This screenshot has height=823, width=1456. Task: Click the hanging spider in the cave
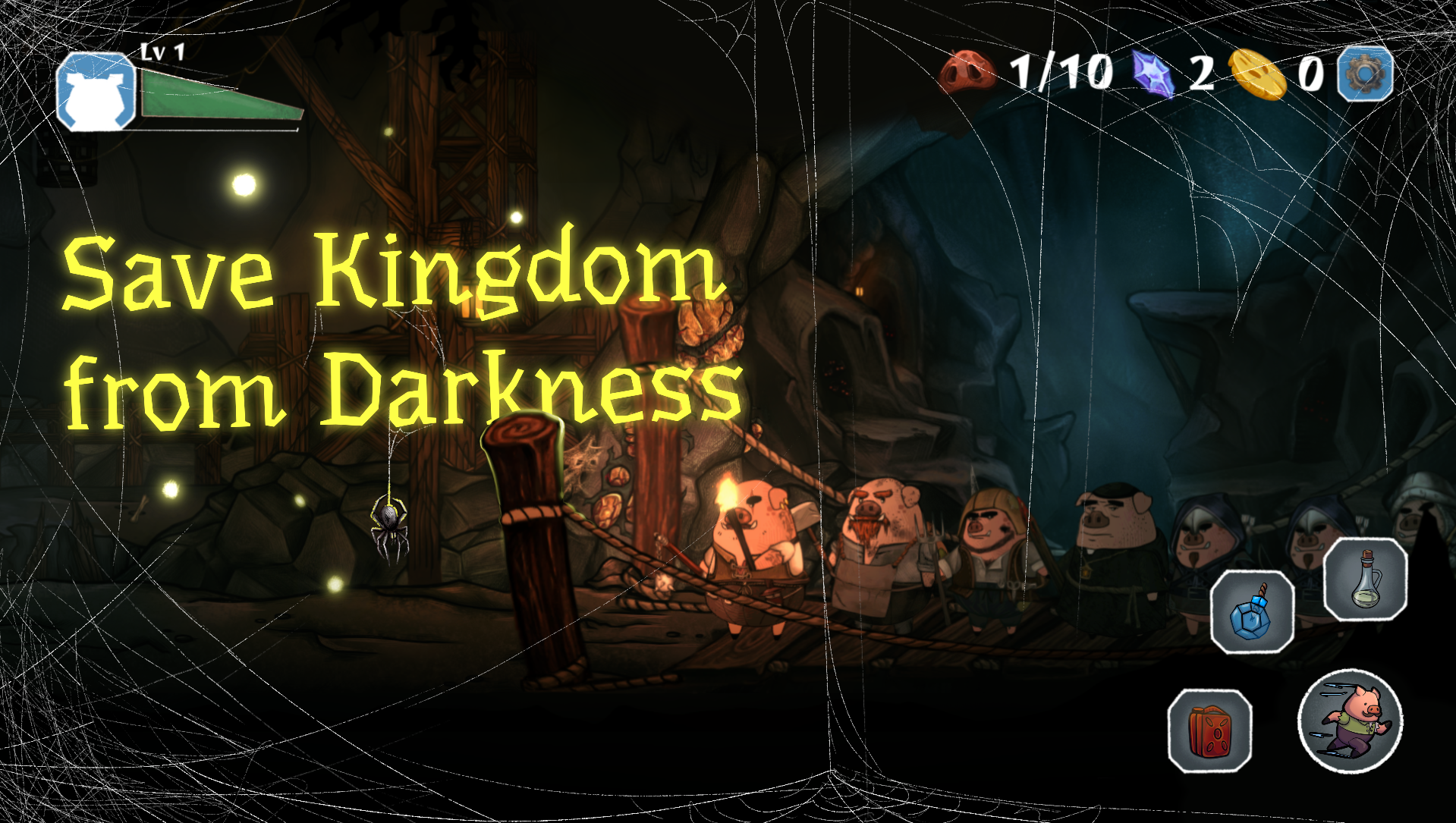pyautogui.click(x=388, y=525)
